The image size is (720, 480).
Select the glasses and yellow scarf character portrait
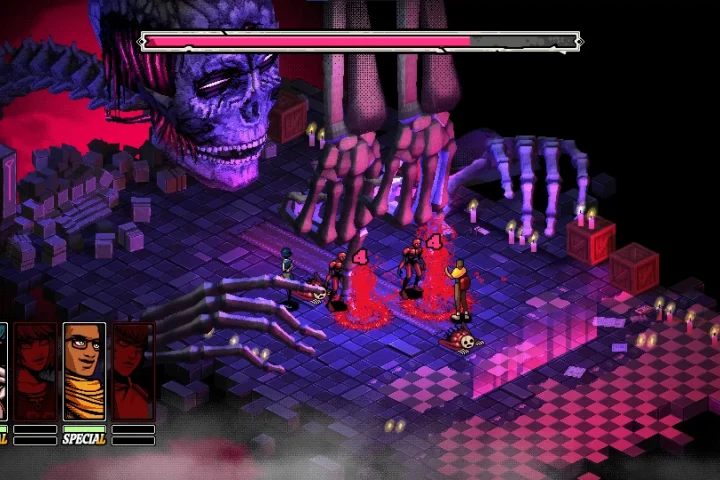[84, 371]
